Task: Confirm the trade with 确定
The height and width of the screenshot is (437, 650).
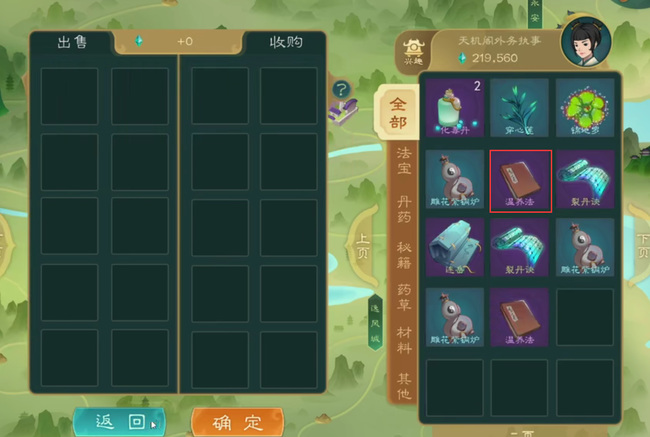Action: point(237,422)
